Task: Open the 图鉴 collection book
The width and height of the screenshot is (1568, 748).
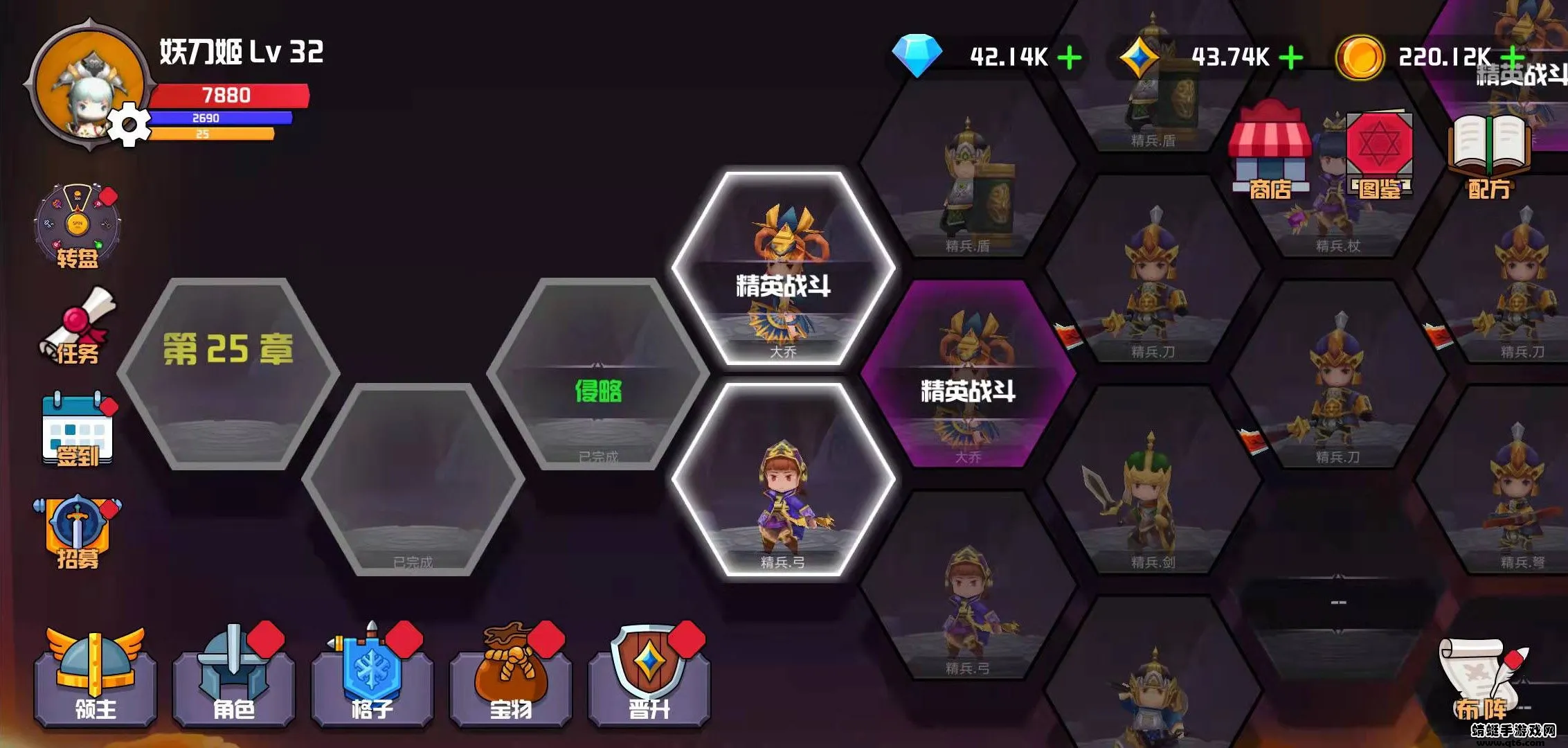Action: click(1378, 152)
